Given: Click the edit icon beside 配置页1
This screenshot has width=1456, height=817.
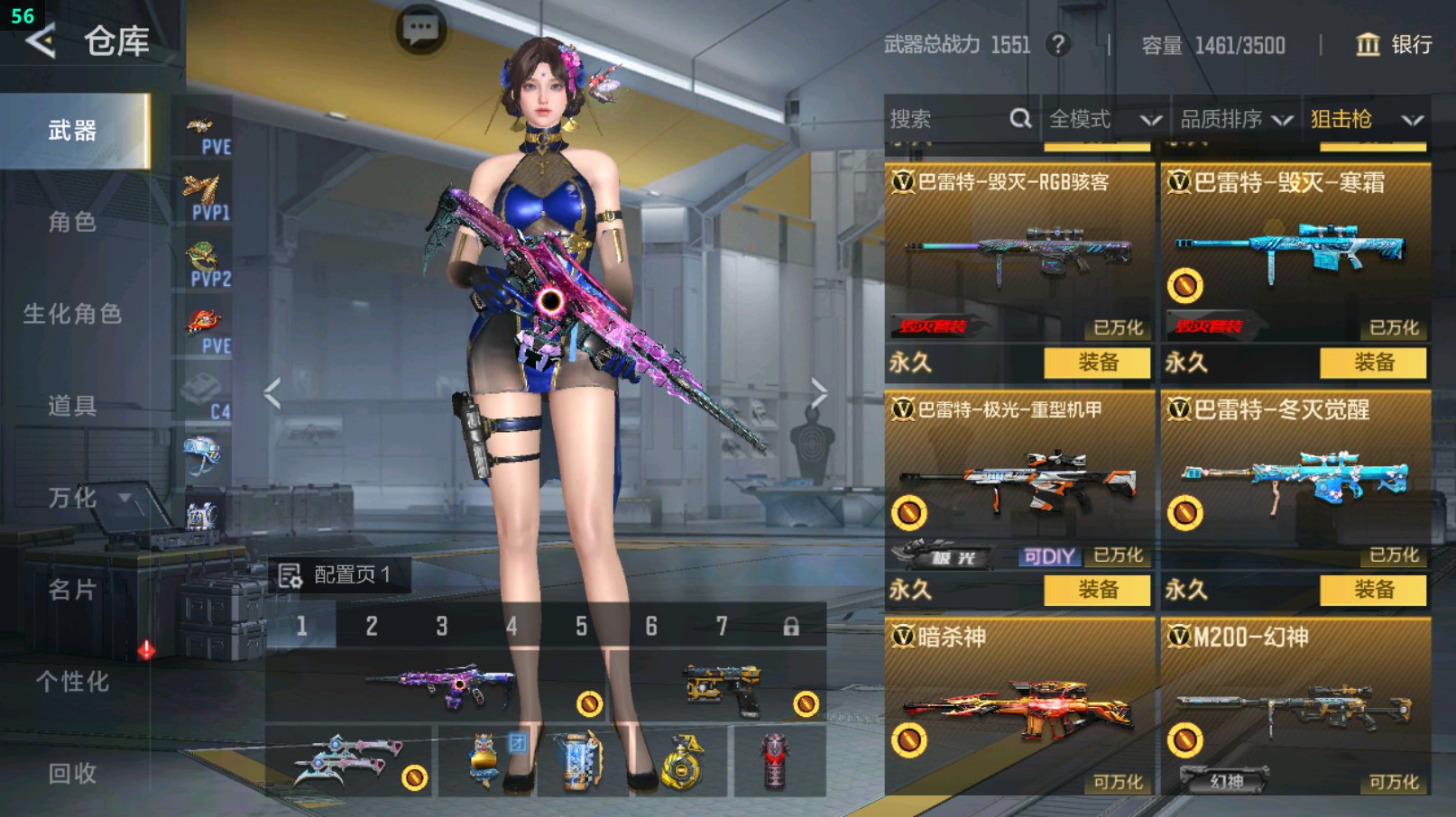Looking at the screenshot, I should pyautogui.click(x=290, y=574).
